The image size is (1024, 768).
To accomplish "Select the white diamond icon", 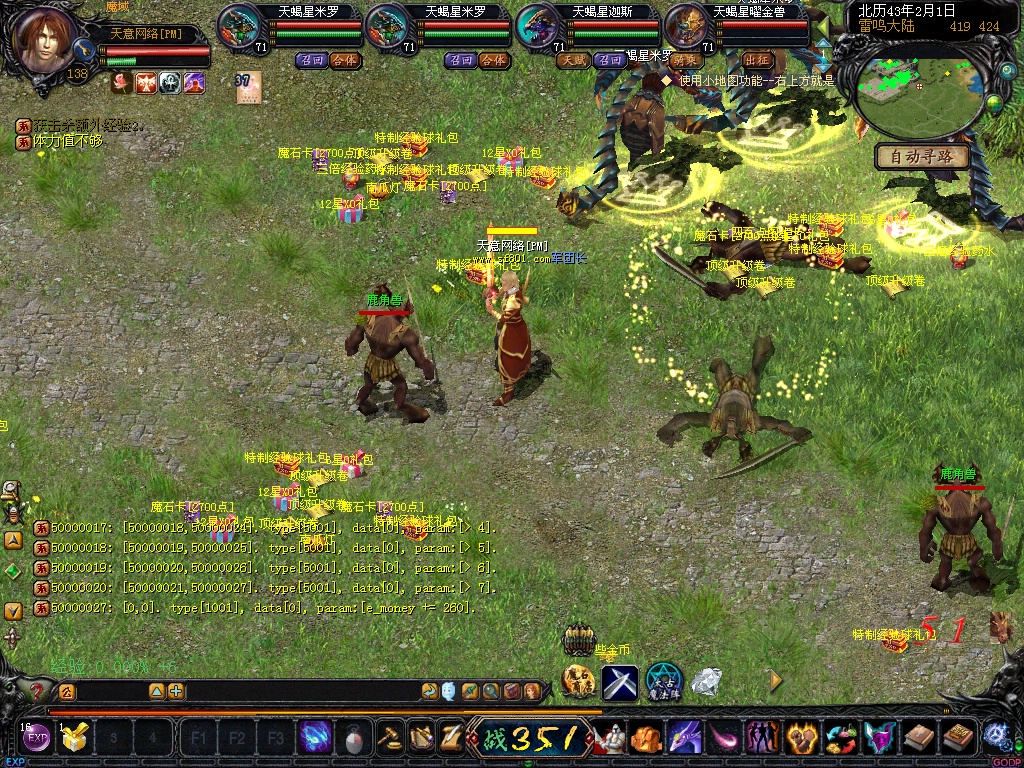I will 707,681.
